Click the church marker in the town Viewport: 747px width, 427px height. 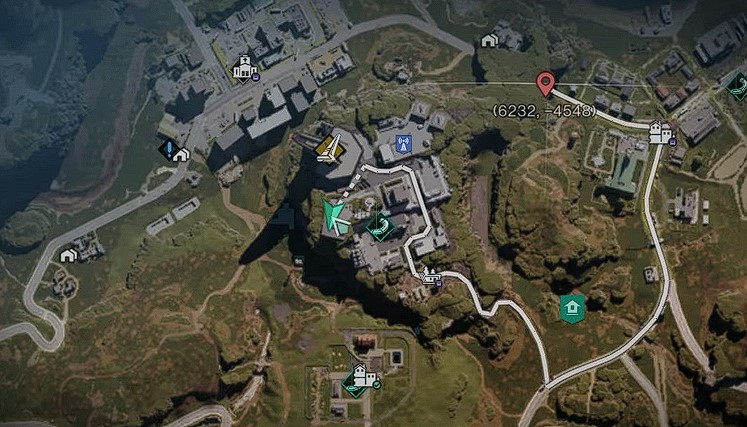coord(241,69)
